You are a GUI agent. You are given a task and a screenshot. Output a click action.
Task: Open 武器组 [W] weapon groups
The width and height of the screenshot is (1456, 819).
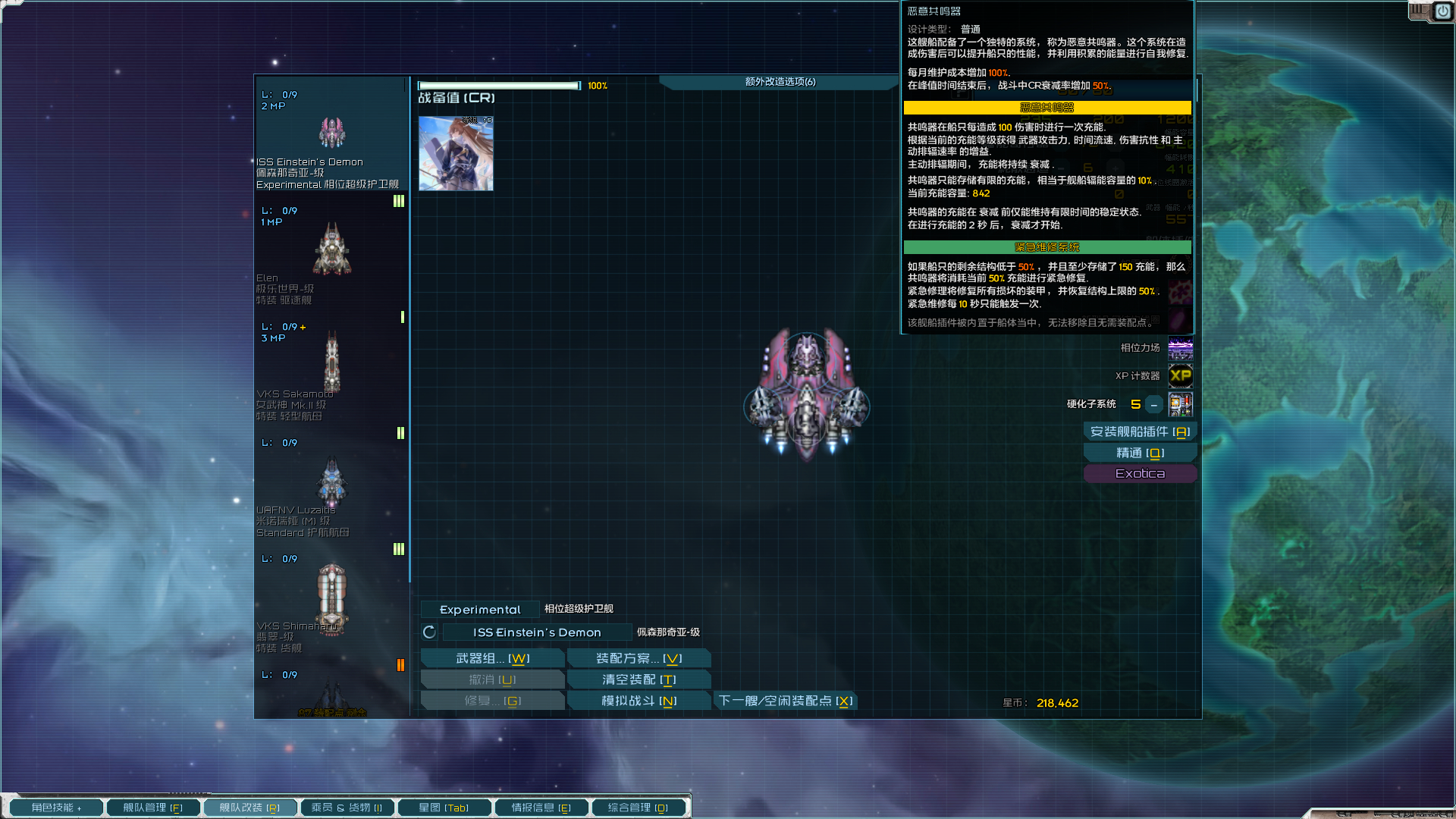[x=491, y=657]
